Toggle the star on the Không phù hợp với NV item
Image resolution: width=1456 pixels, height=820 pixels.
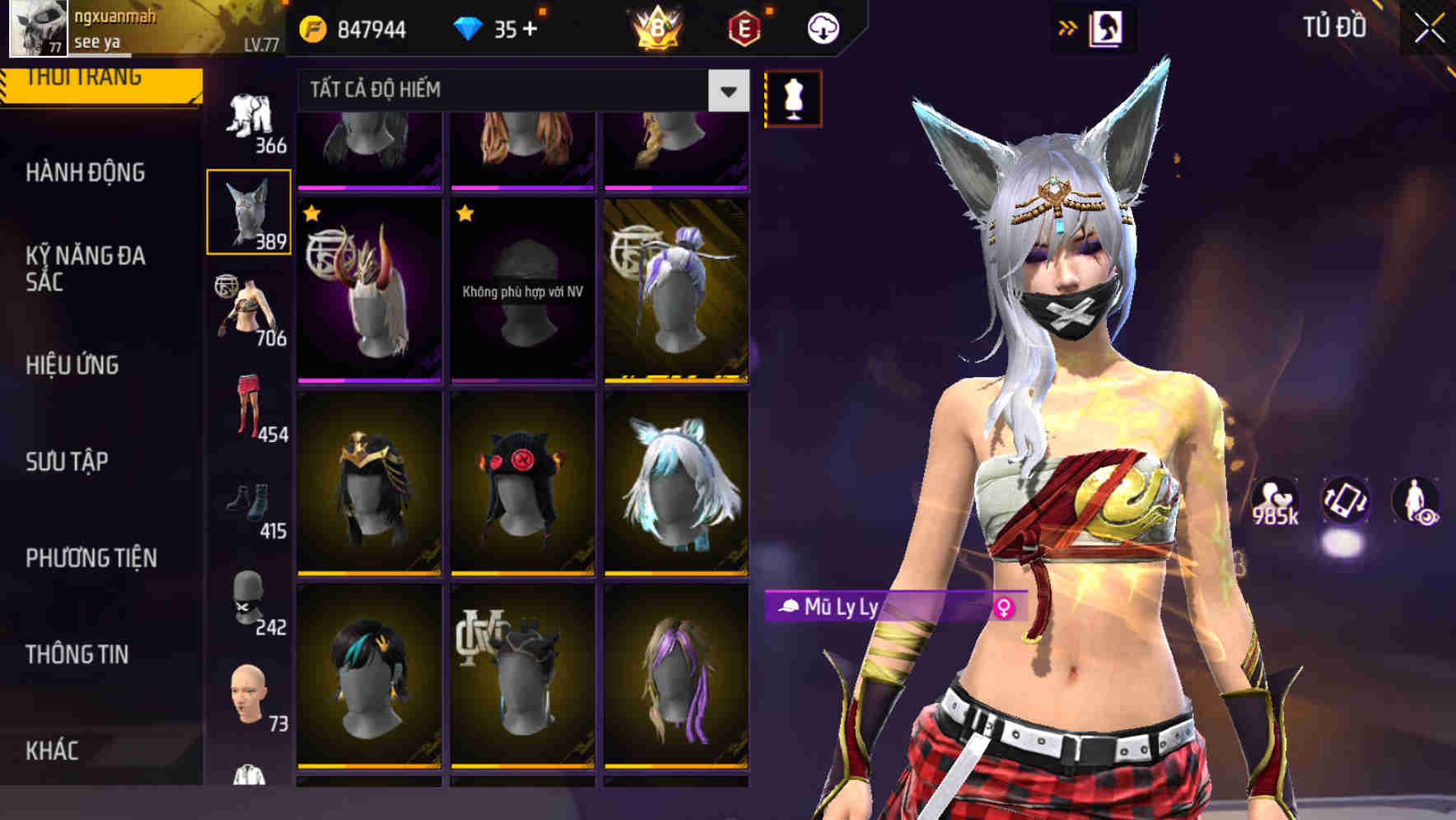click(465, 215)
